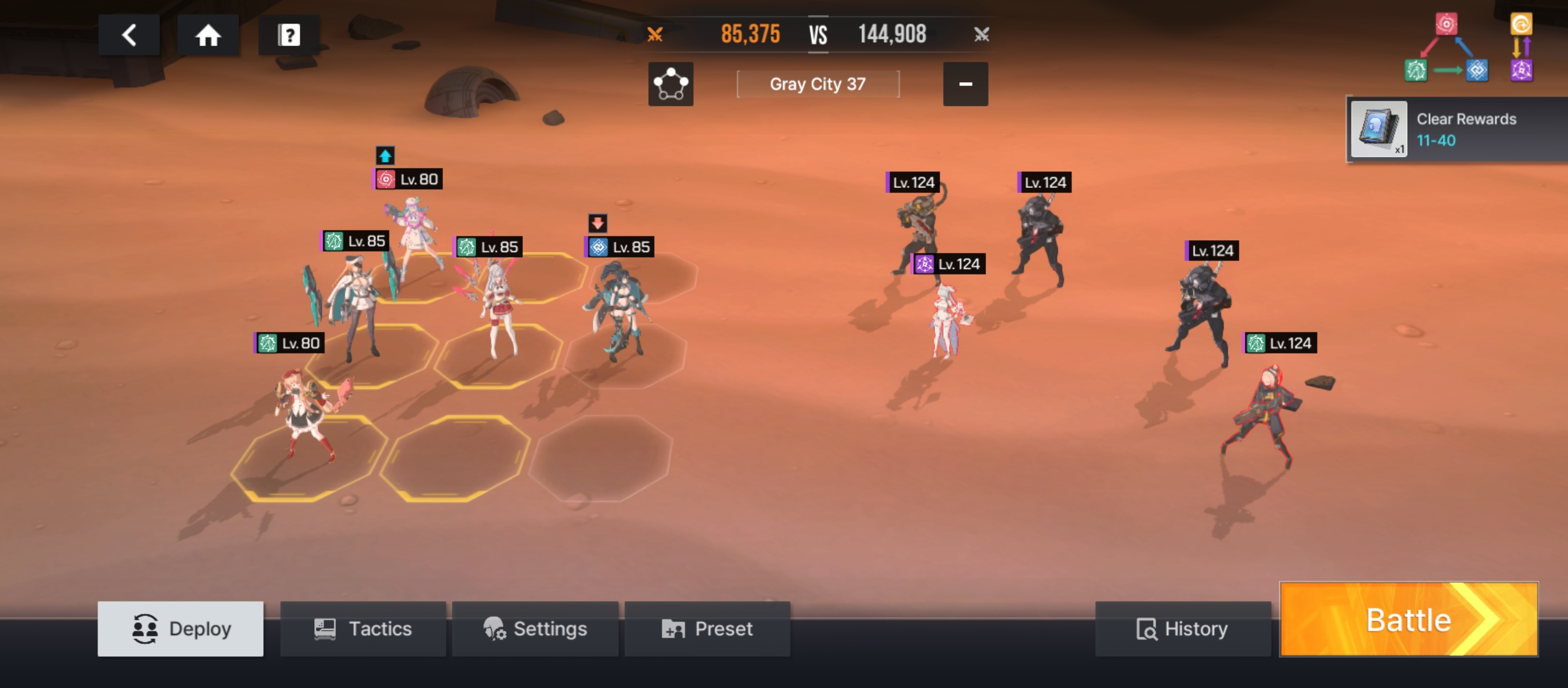Open the formation pentagon icon
This screenshot has width=1568, height=688.
pos(671,84)
